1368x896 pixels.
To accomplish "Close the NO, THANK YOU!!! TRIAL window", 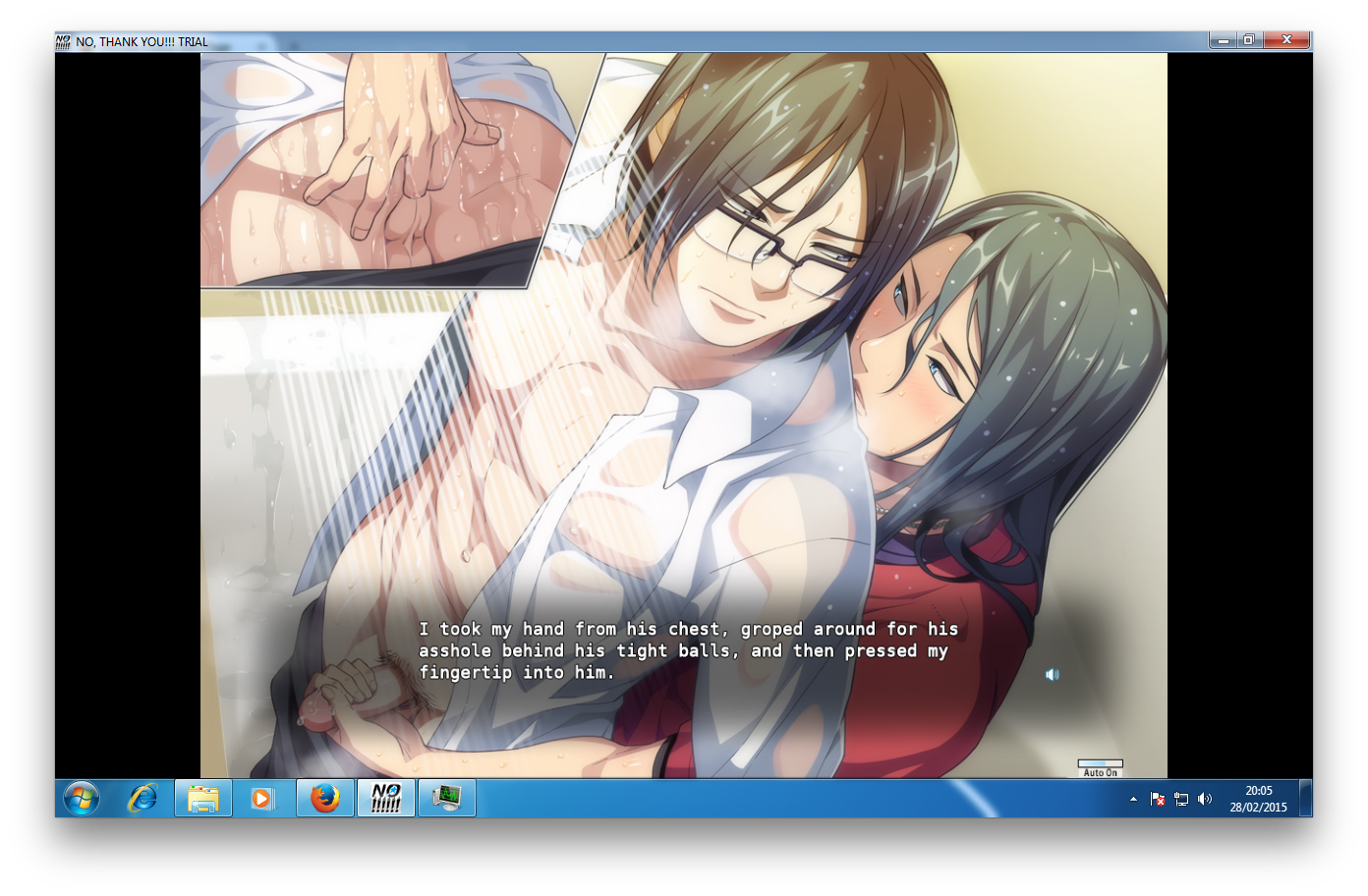I will click(x=1286, y=40).
